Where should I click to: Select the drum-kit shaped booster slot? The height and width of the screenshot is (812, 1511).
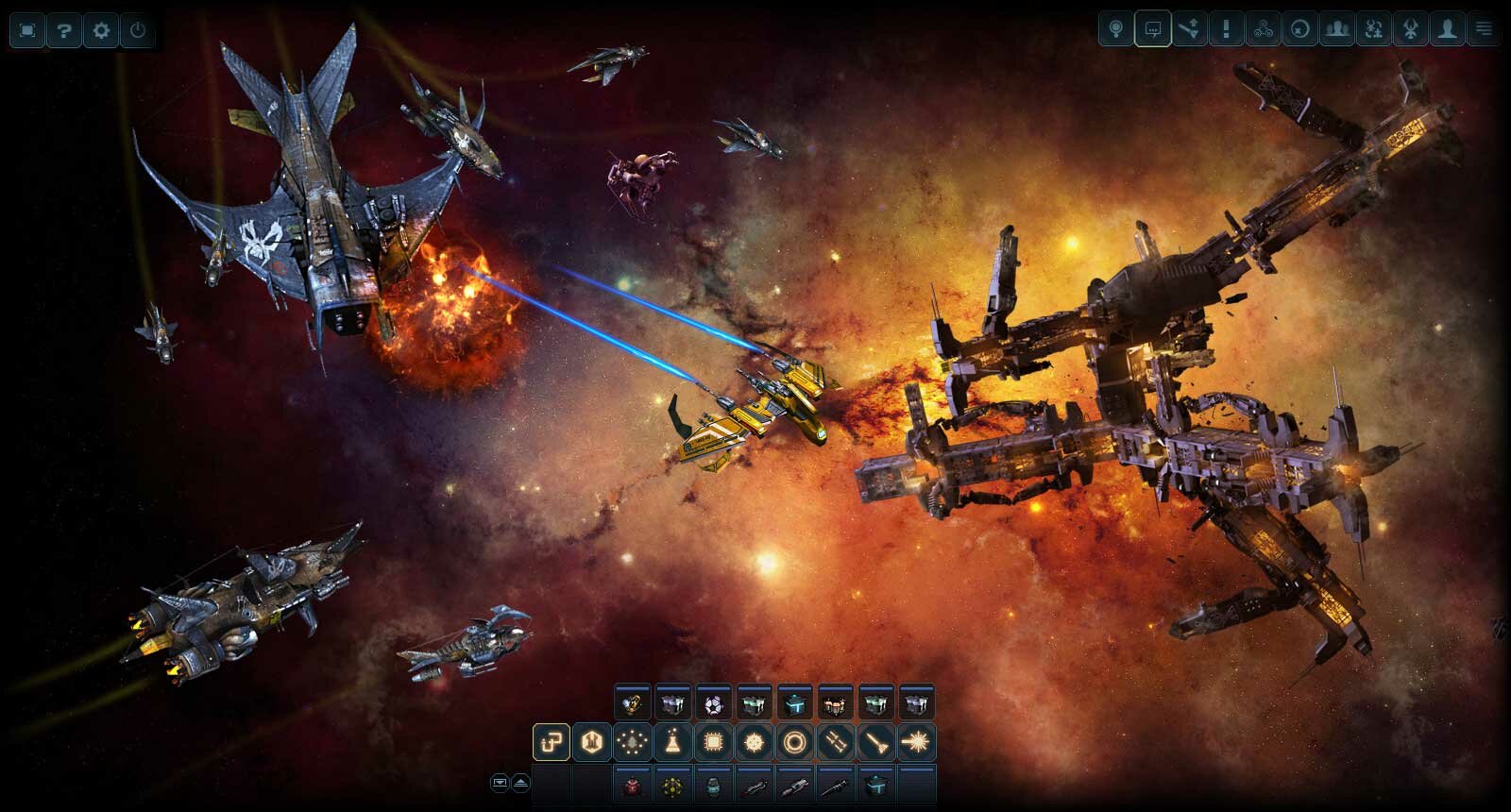click(x=835, y=703)
